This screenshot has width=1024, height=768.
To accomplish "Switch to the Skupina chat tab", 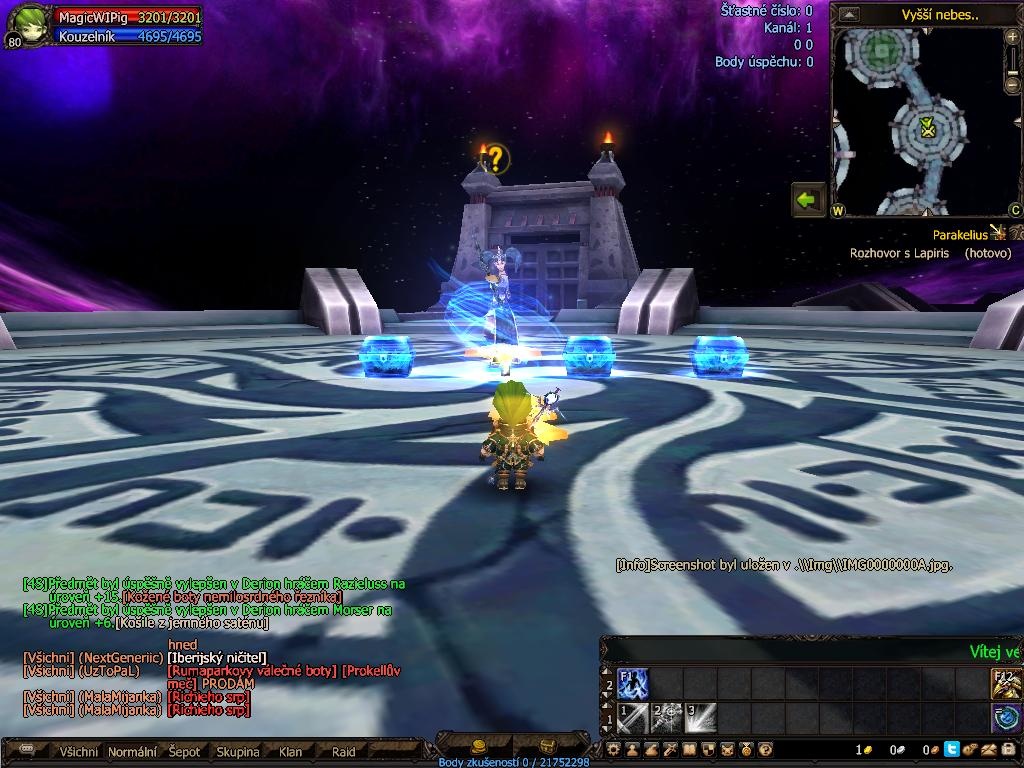I will (237, 752).
